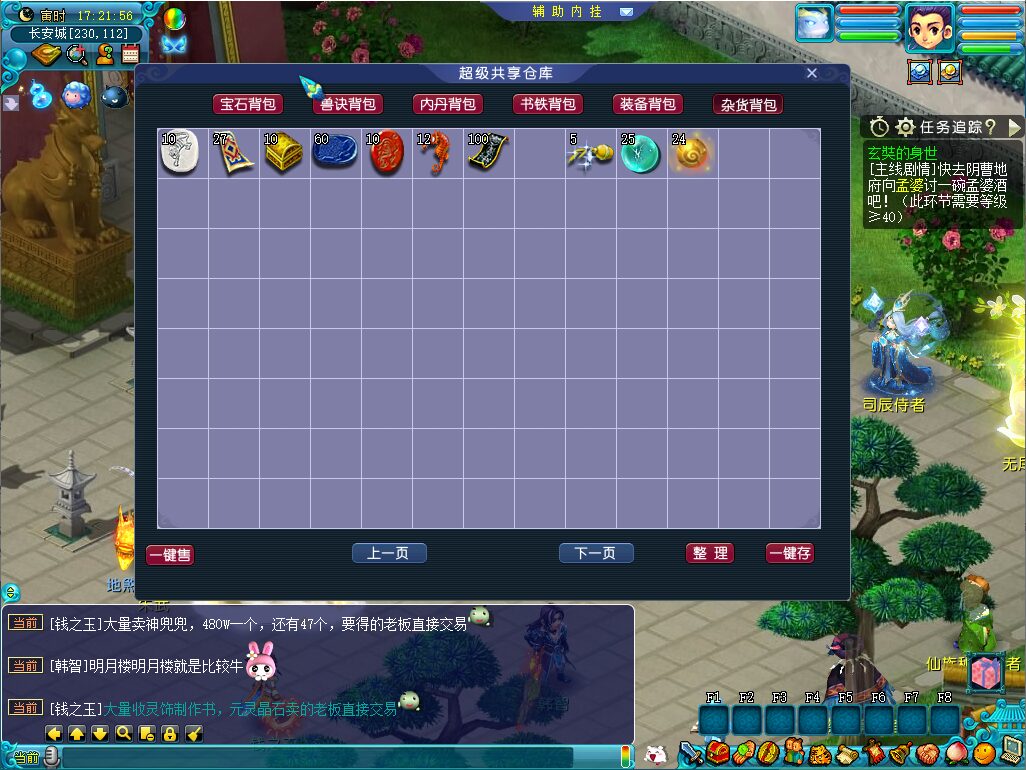Pick the red seahorse item
This screenshot has width=1026, height=770.
click(x=437, y=154)
